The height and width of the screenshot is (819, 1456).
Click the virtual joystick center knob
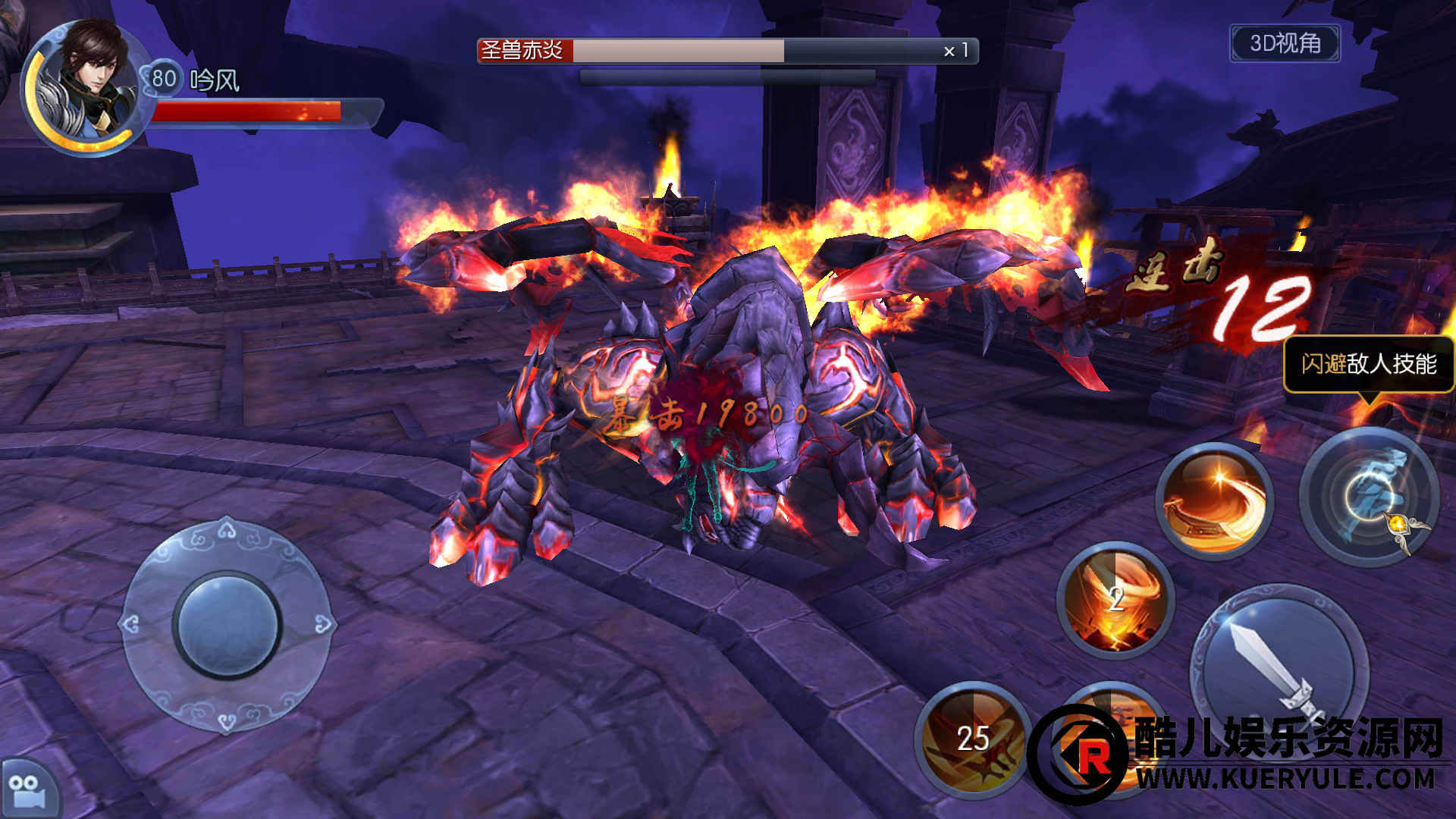[x=227, y=626]
